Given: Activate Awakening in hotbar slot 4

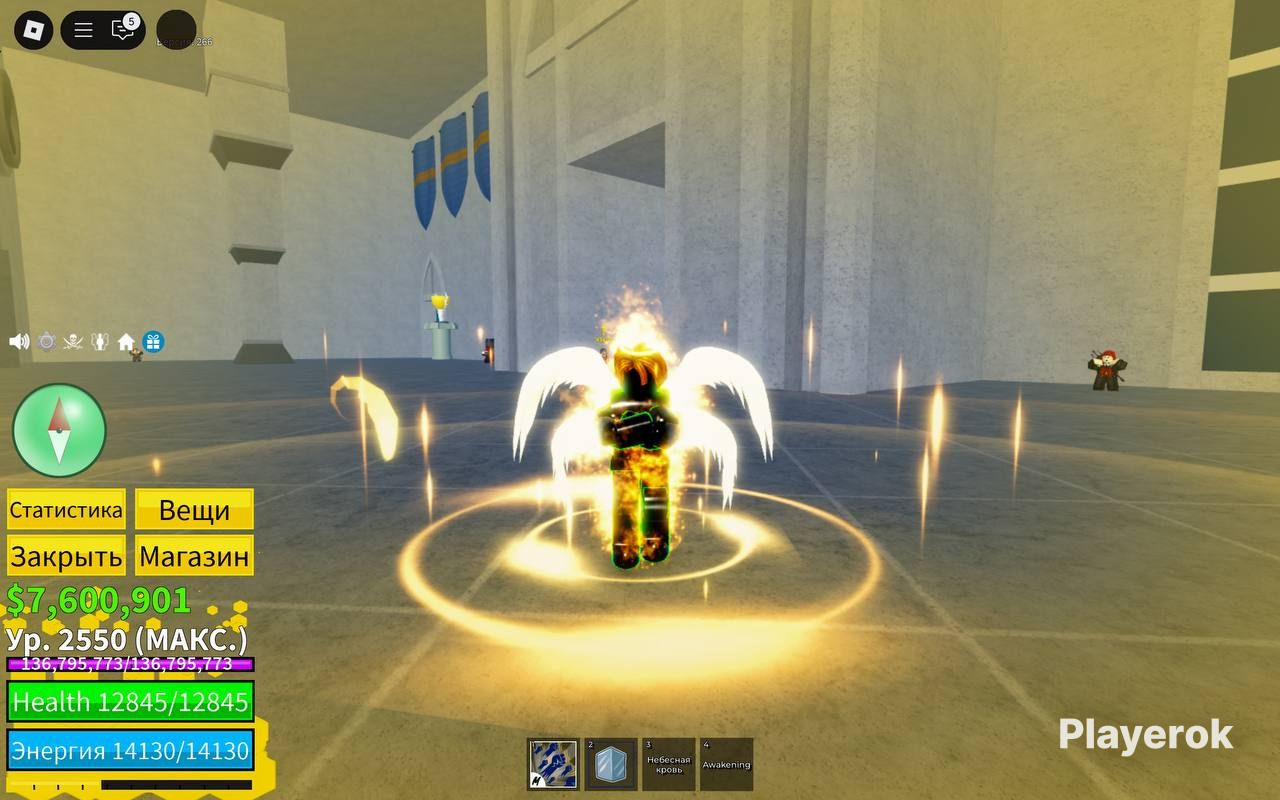Looking at the screenshot, I should (x=727, y=763).
